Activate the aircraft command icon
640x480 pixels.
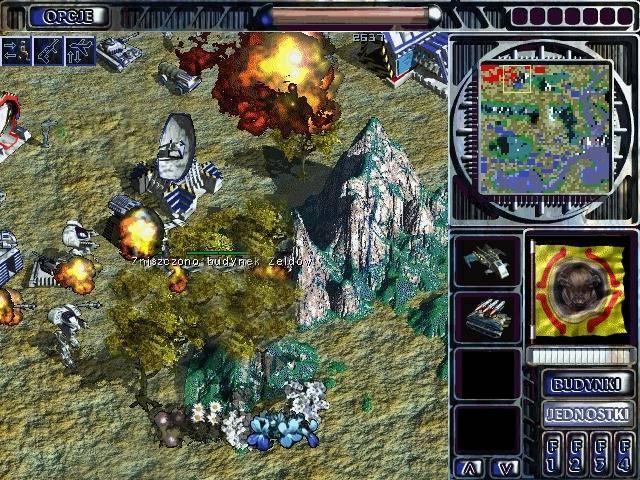coord(79,51)
